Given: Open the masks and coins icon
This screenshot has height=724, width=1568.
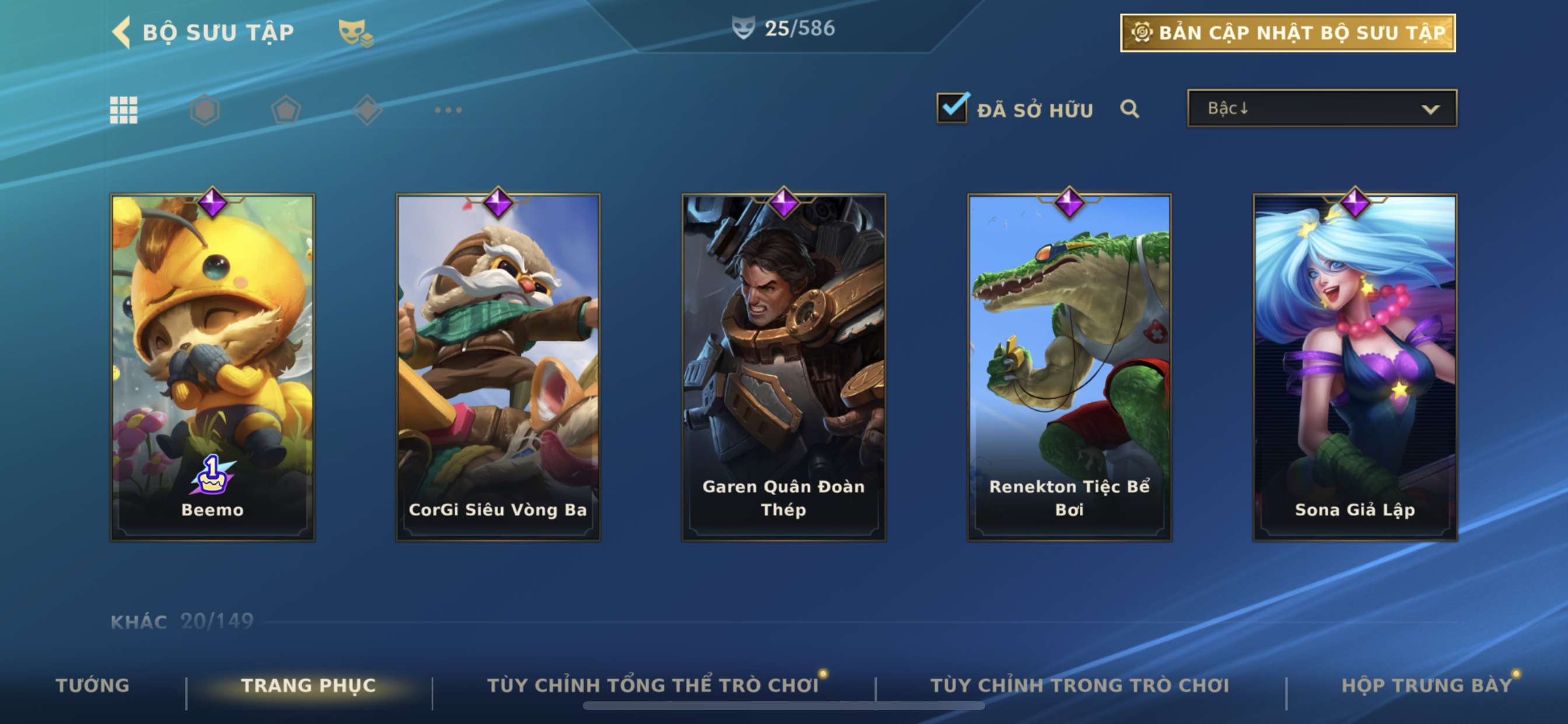Looking at the screenshot, I should (355, 33).
